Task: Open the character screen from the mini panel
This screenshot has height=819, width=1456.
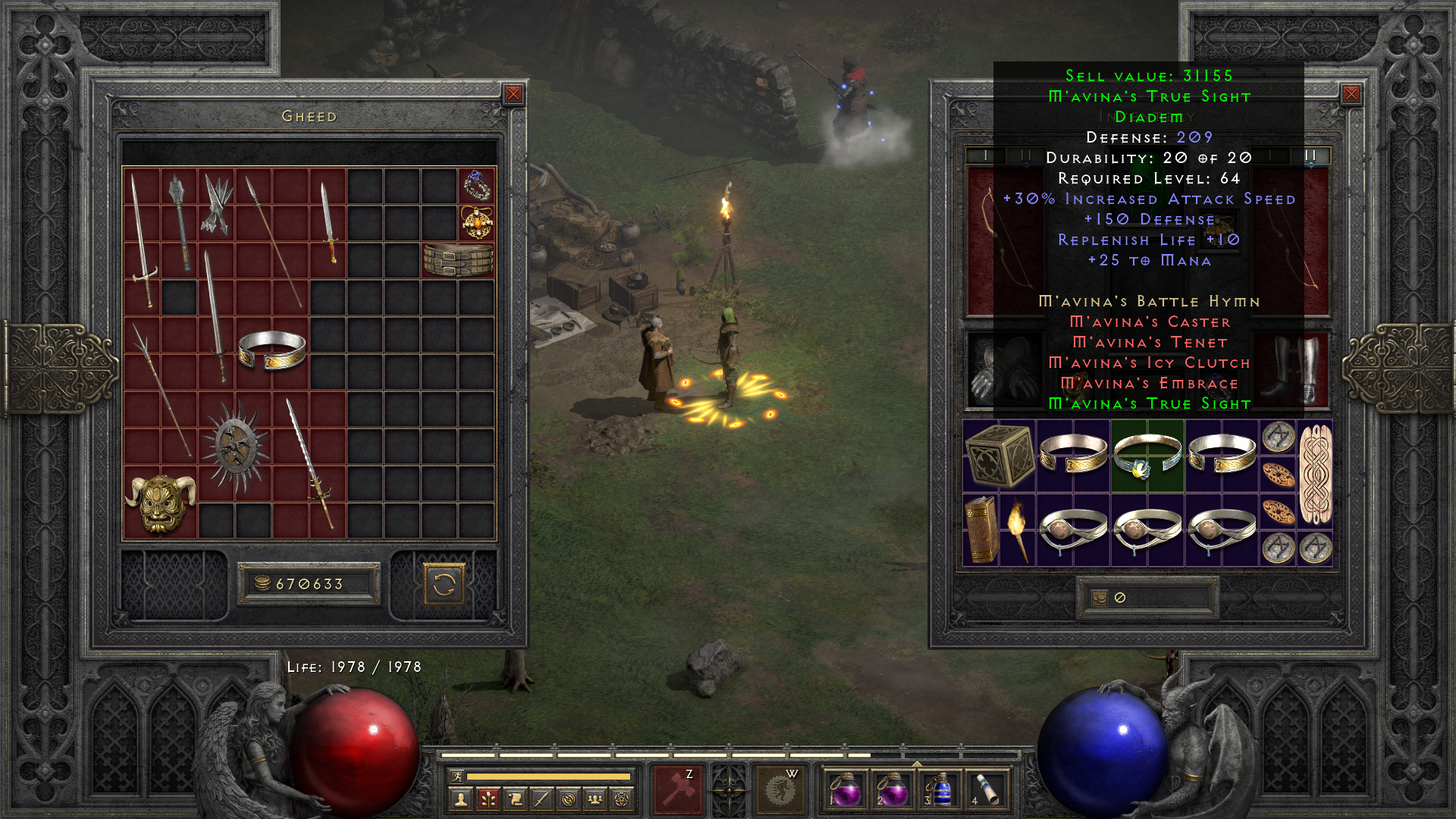Action: (460, 799)
